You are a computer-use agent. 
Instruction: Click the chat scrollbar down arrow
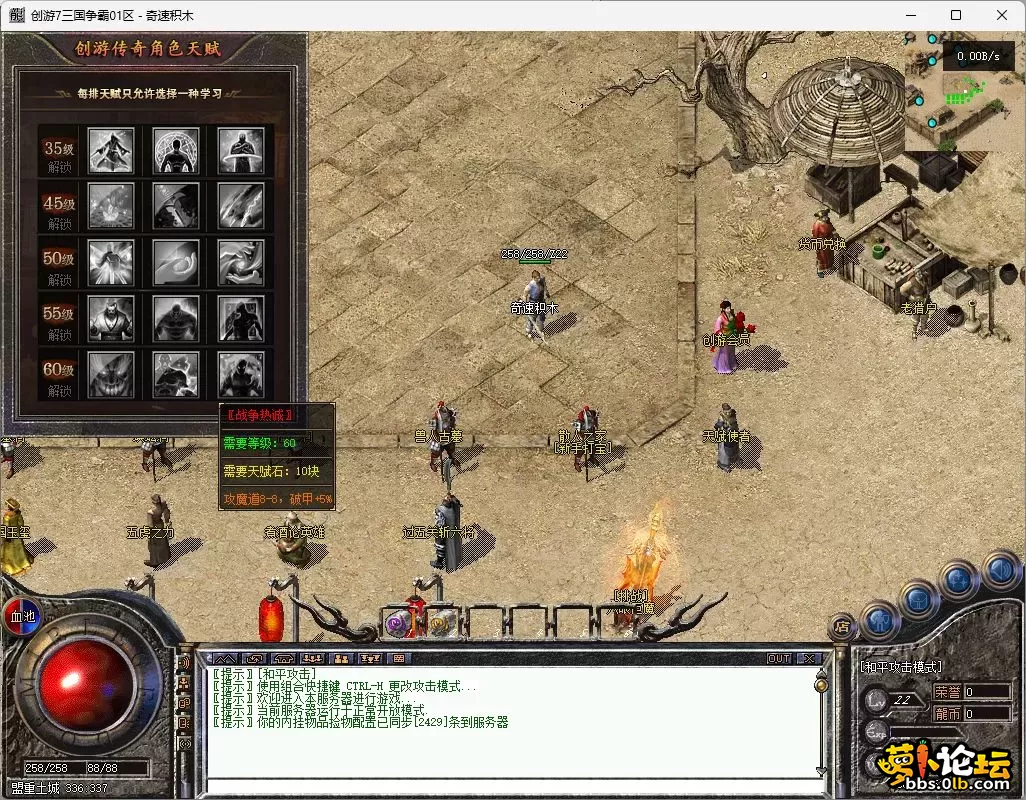[x=822, y=771]
